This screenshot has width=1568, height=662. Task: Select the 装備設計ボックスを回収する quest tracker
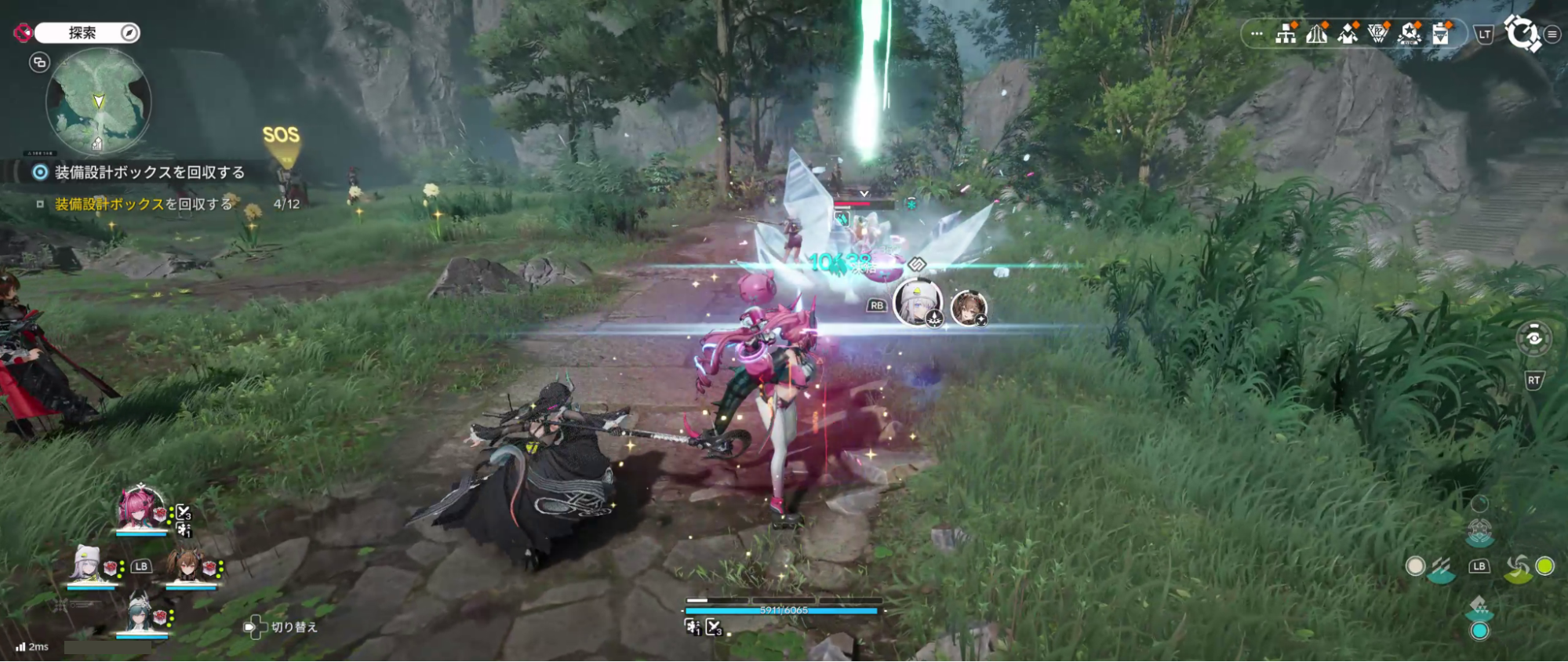(x=149, y=173)
